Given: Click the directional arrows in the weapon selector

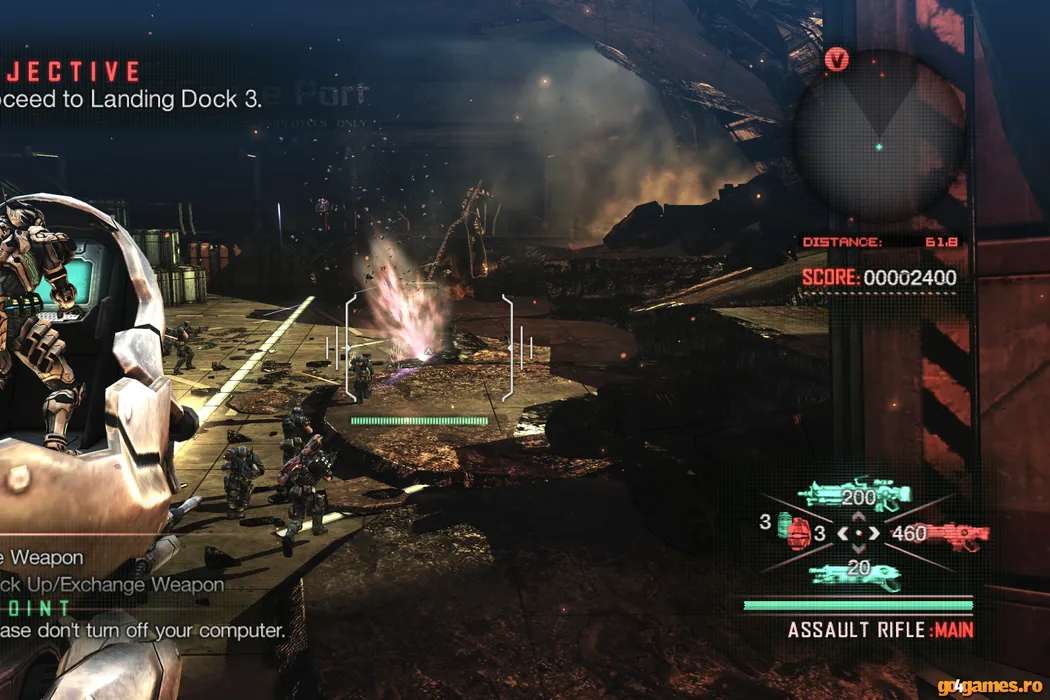Looking at the screenshot, I should (858, 534).
